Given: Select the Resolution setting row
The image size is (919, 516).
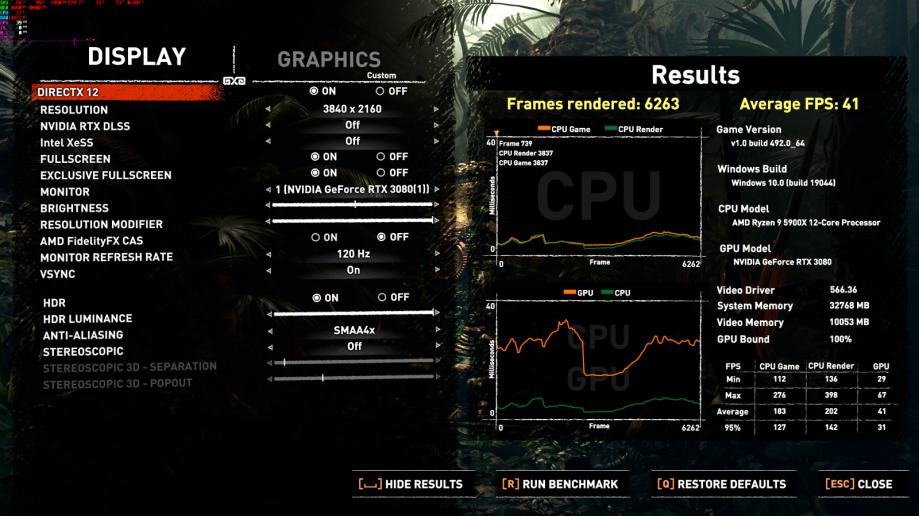Looking at the screenshot, I should (x=74, y=110).
